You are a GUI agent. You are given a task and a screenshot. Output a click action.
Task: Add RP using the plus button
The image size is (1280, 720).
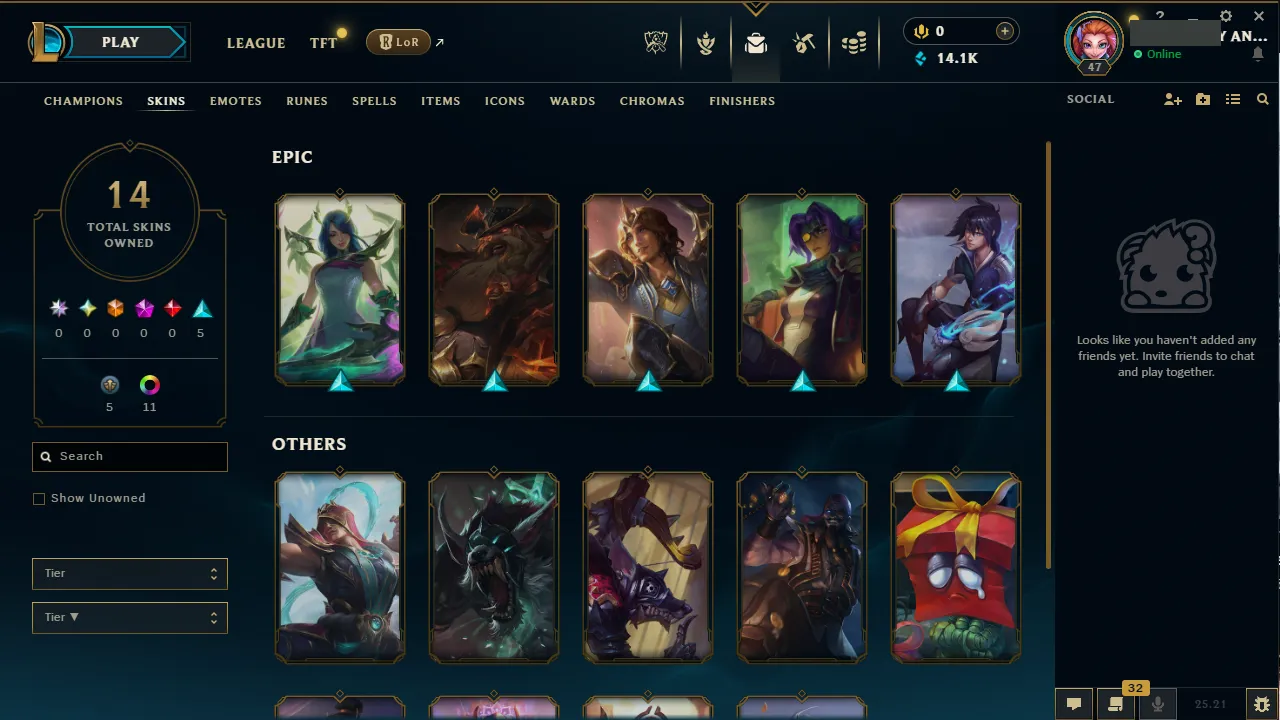click(x=1004, y=31)
